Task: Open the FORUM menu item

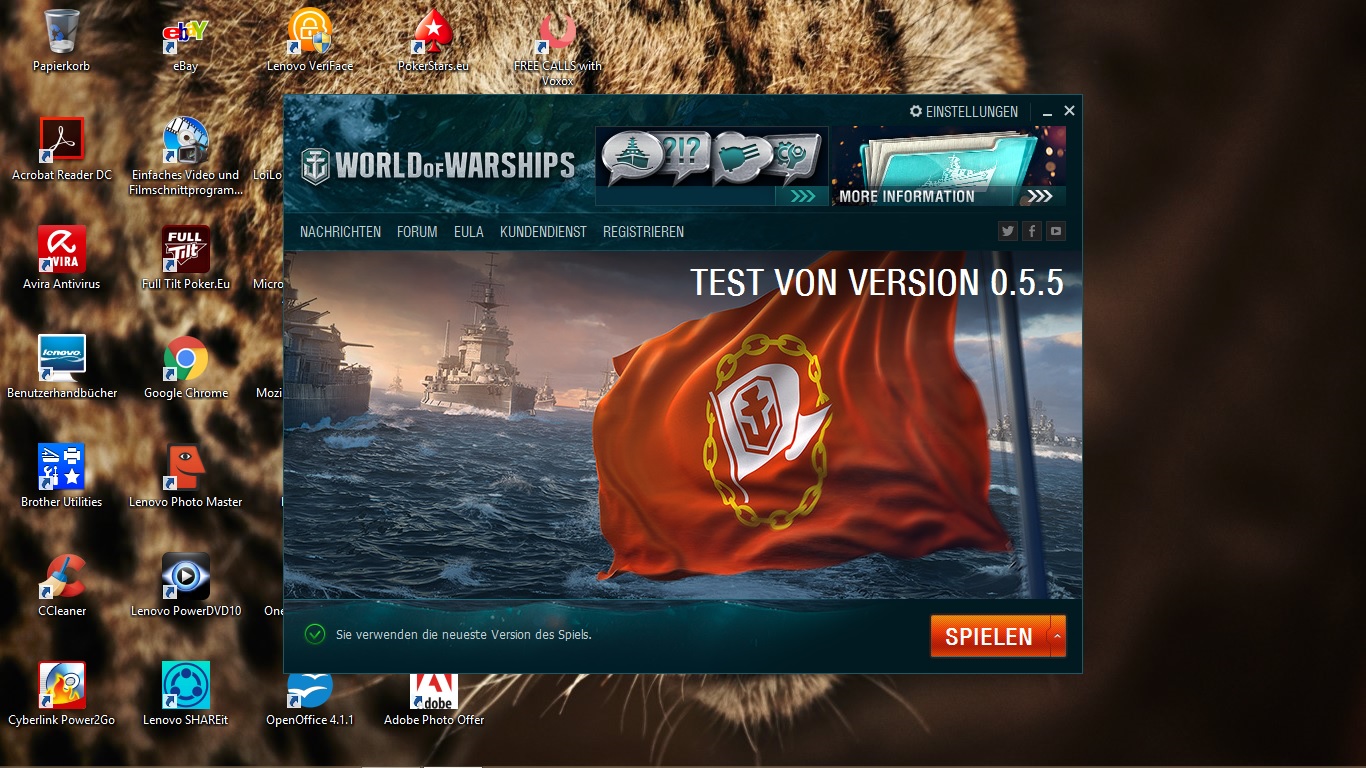Action: pyautogui.click(x=417, y=231)
